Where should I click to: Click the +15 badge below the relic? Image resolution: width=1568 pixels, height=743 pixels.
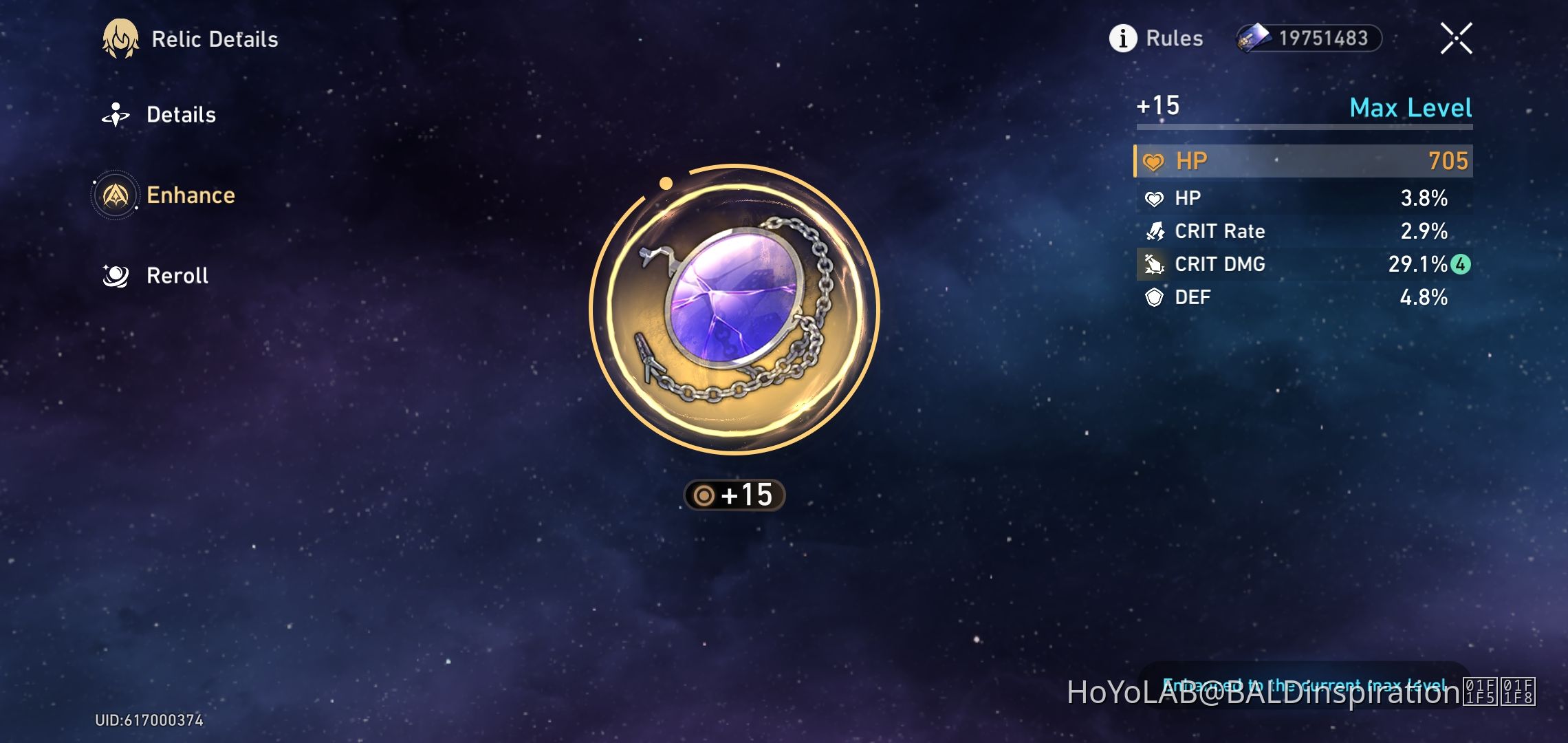[734, 494]
